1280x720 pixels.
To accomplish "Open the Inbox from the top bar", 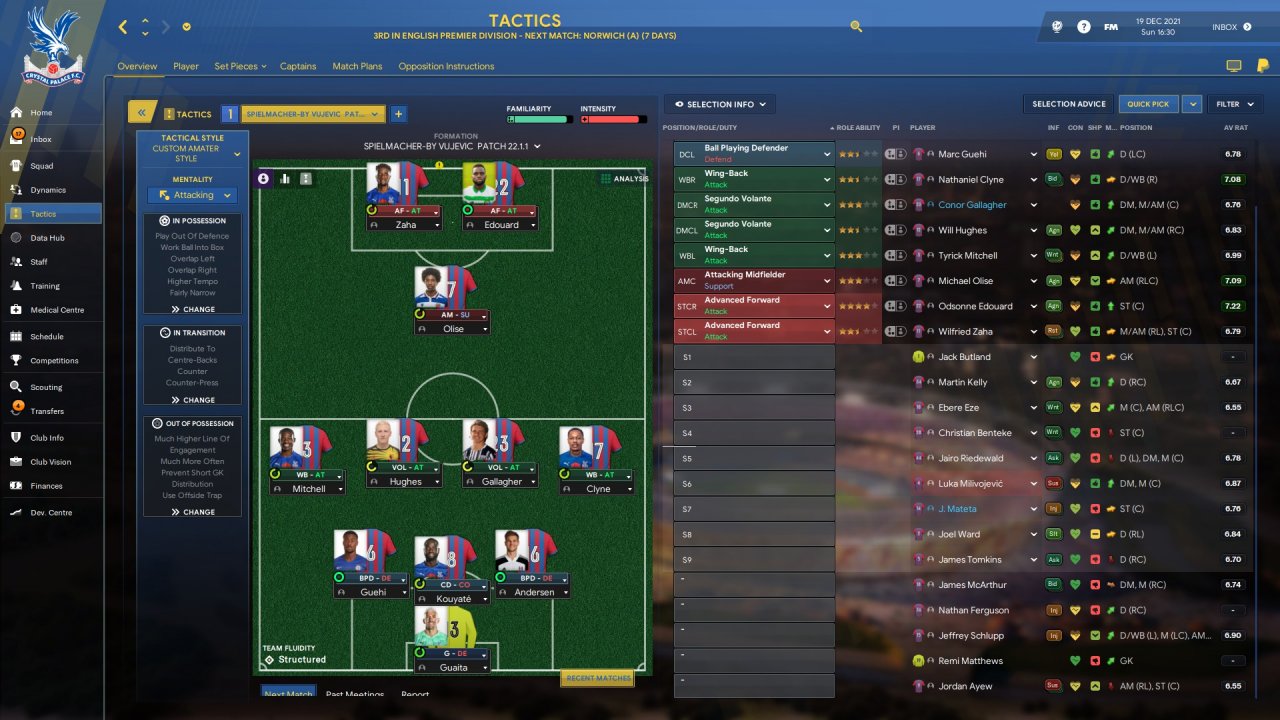I will point(1231,27).
